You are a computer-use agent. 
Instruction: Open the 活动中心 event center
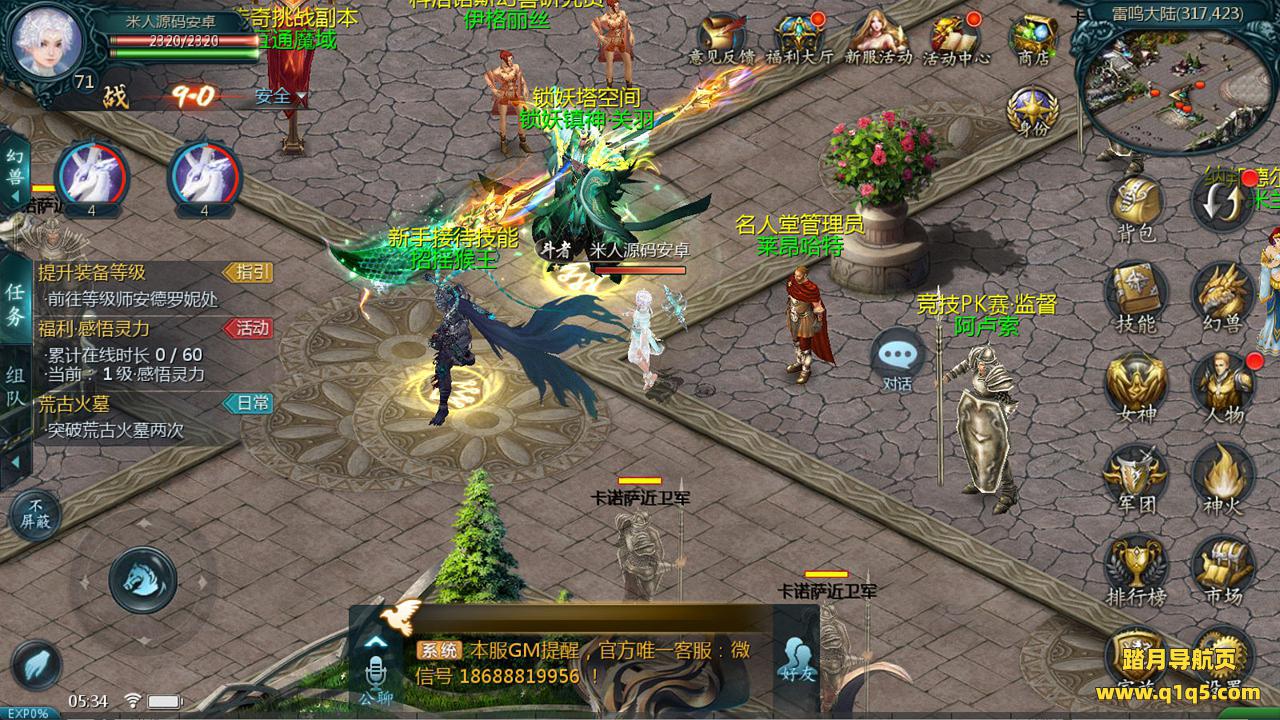955,38
